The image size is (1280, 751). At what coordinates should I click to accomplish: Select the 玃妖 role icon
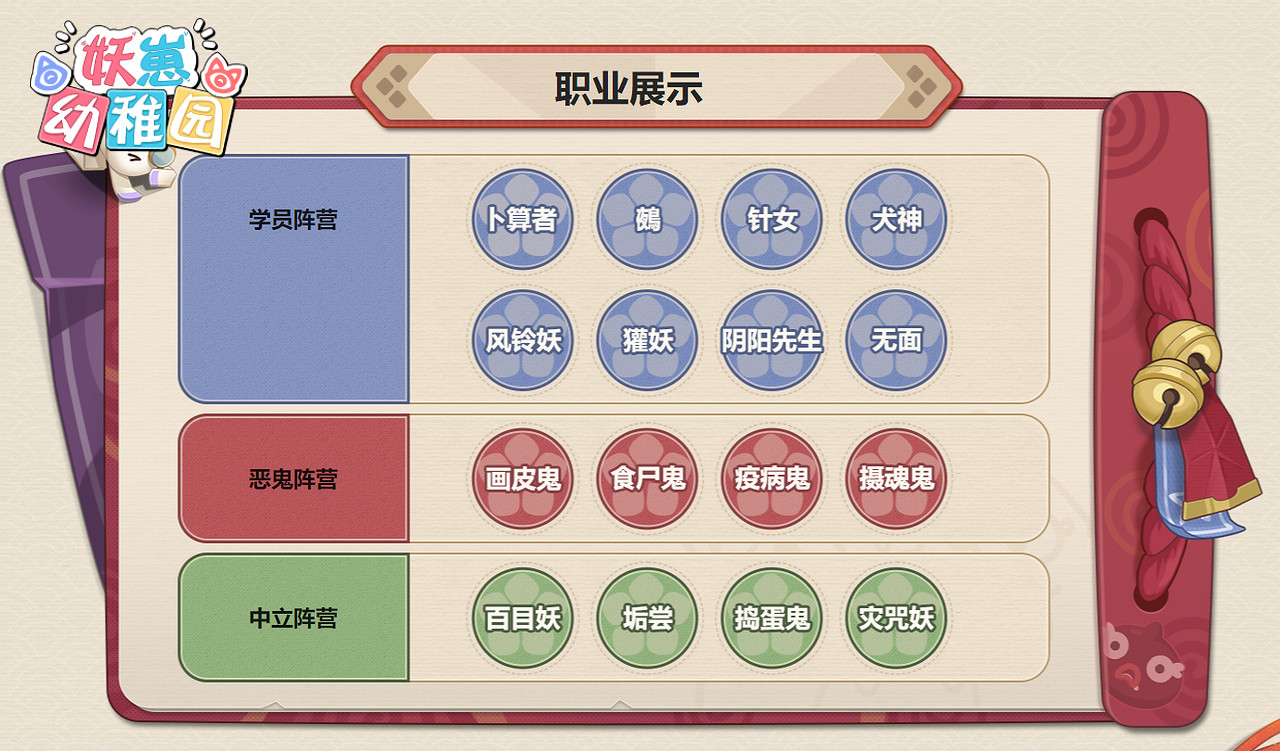click(647, 341)
